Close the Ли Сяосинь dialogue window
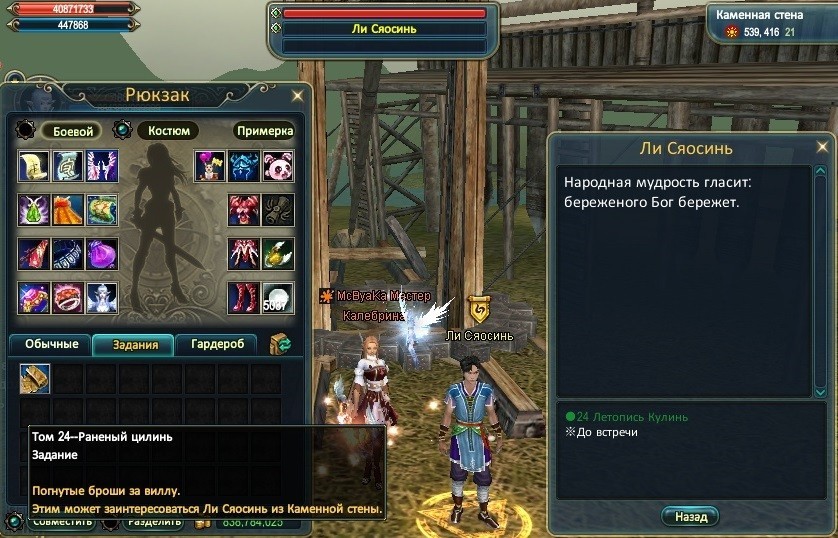The height and width of the screenshot is (538, 838). pos(823,148)
